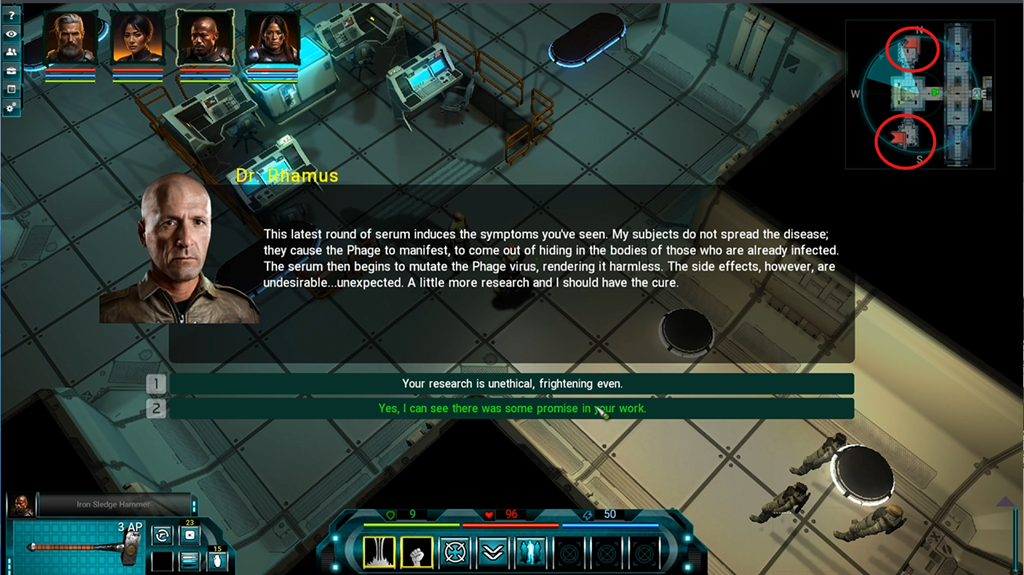Select the short-haired woman's portrait

tap(138, 37)
